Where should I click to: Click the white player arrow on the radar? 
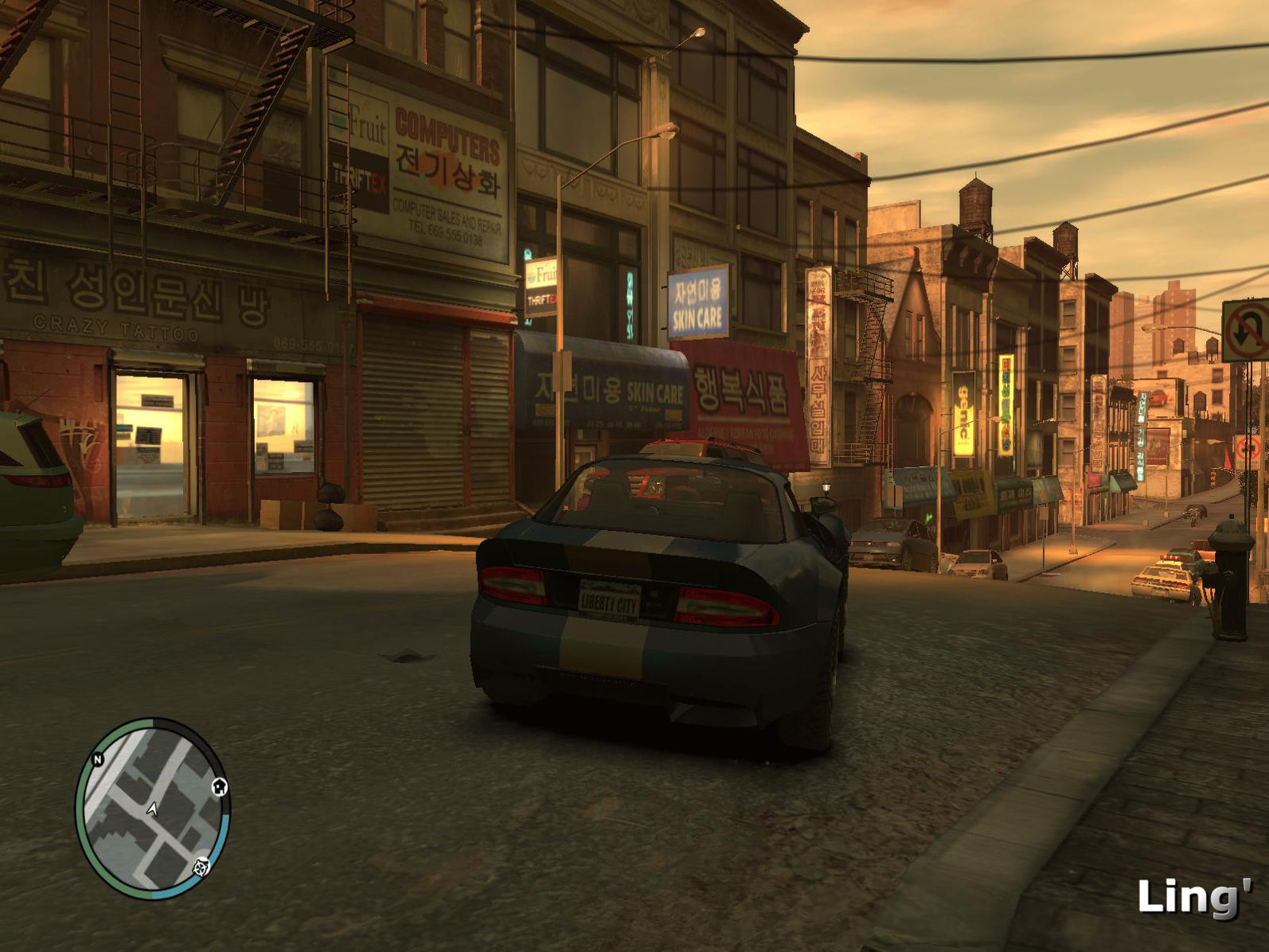click(152, 810)
